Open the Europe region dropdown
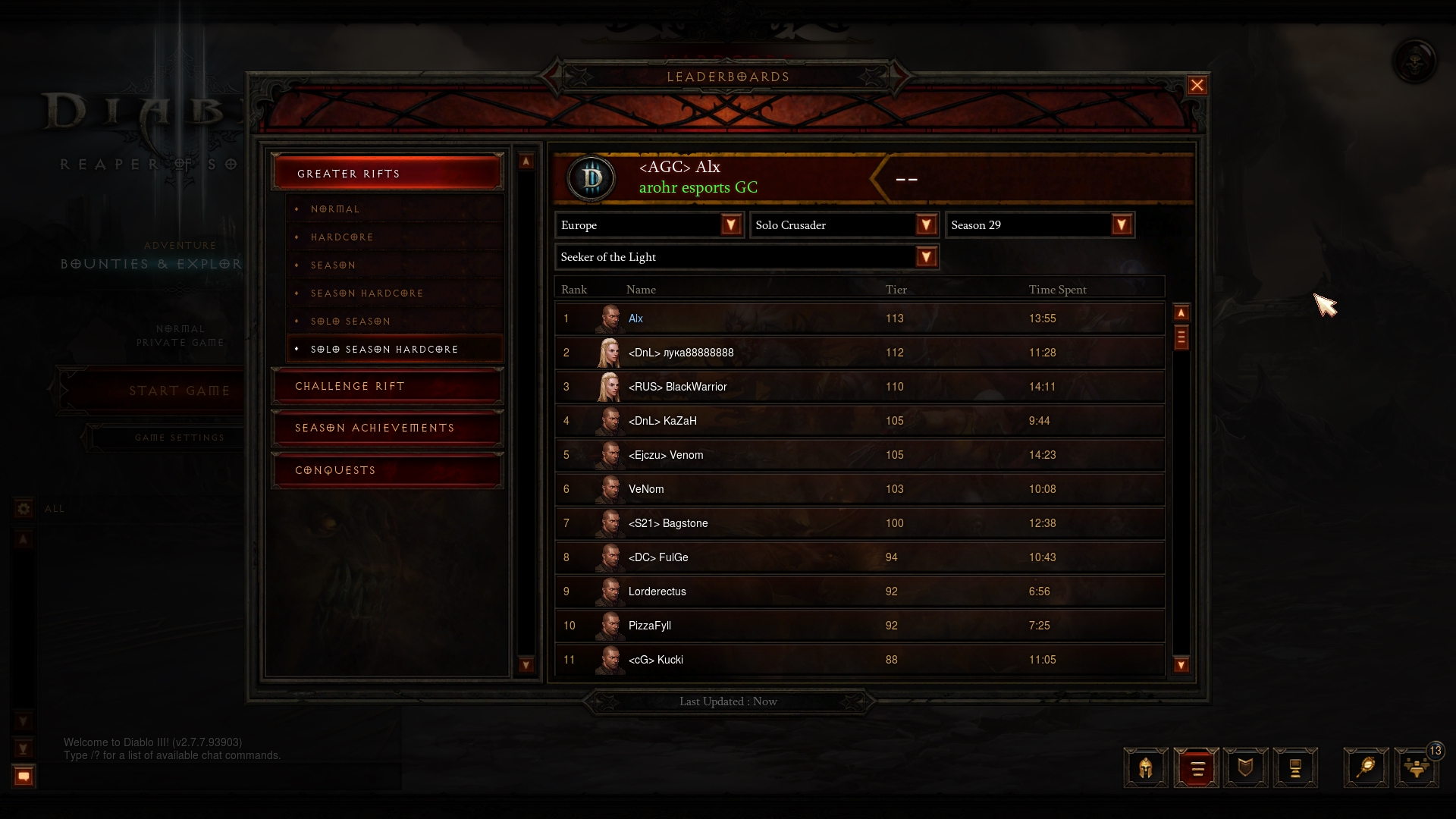This screenshot has width=1456, height=819. [x=730, y=225]
